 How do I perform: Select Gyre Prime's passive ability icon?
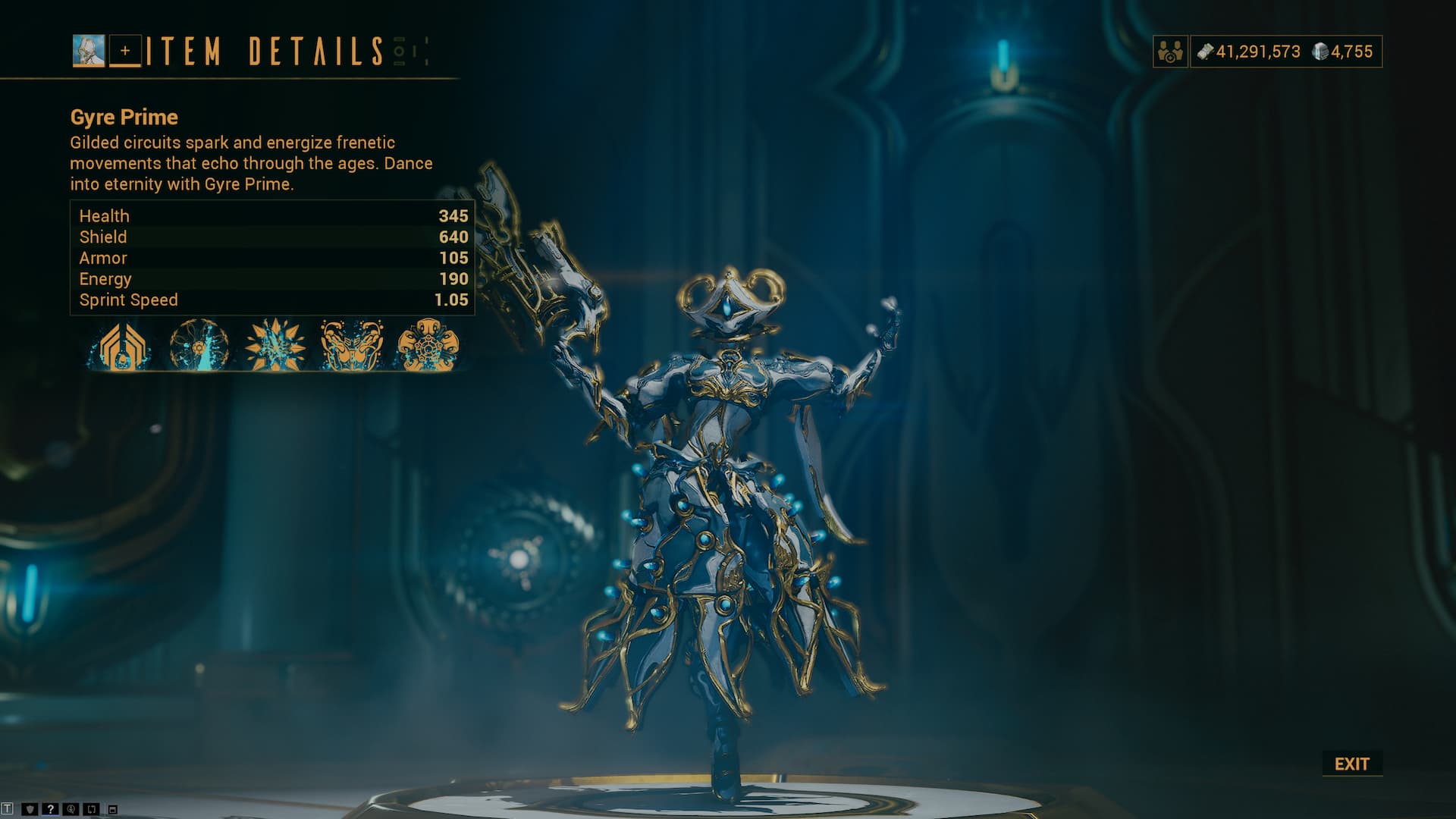(121, 345)
